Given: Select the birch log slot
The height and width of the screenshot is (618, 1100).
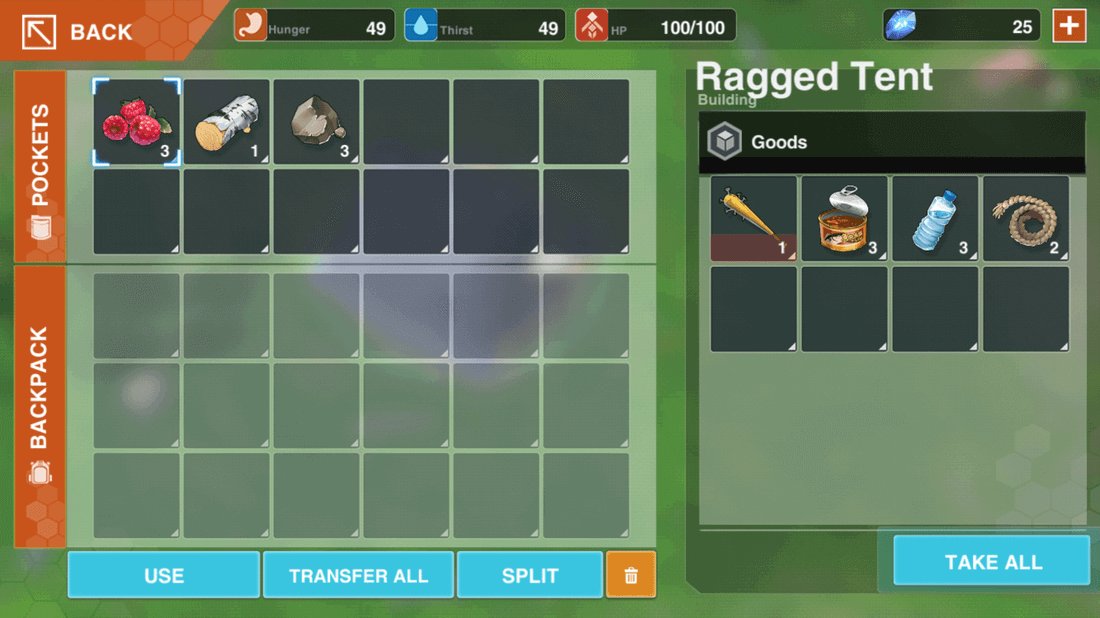Looking at the screenshot, I should click(227, 123).
